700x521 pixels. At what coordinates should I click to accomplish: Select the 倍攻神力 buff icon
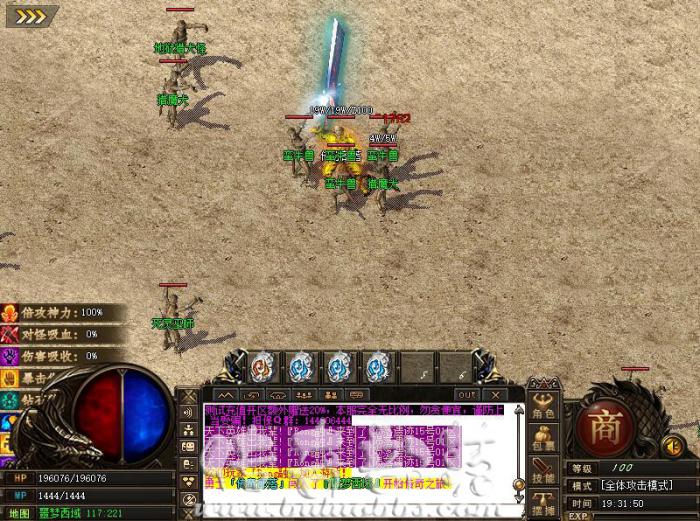click(10, 313)
